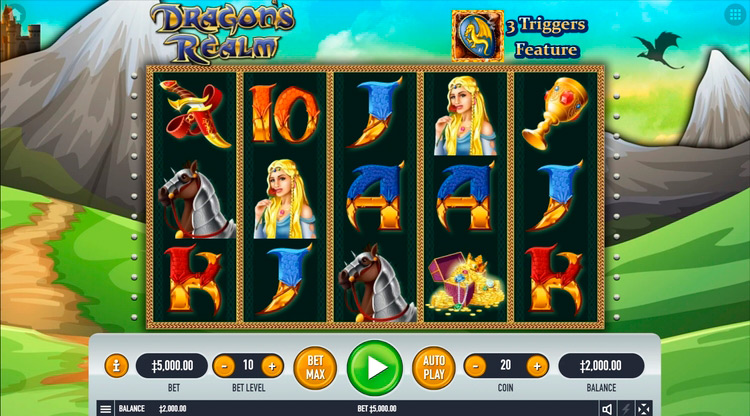Increase the bet level
This screenshot has width=750, height=416.
[272, 366]
